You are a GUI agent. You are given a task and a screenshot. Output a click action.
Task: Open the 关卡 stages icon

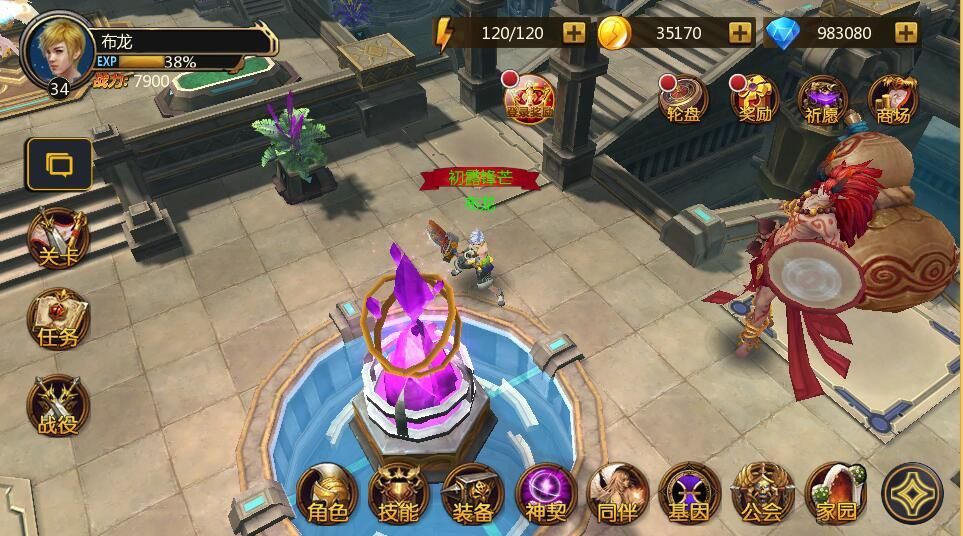tap(58, 239)
